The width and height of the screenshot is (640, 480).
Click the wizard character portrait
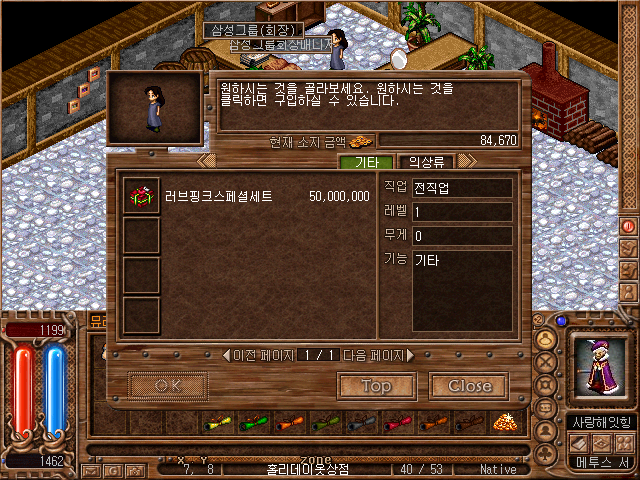point(600,367)
